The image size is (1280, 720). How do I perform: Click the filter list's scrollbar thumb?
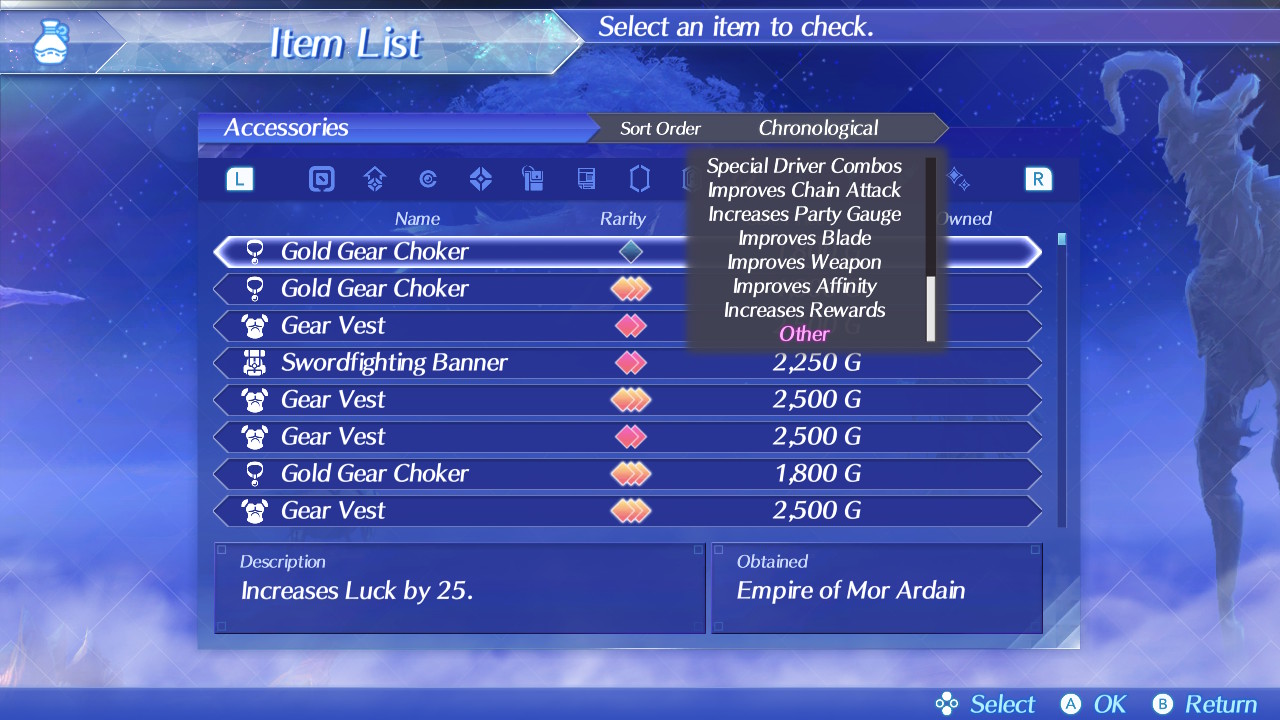click(931, 308)
